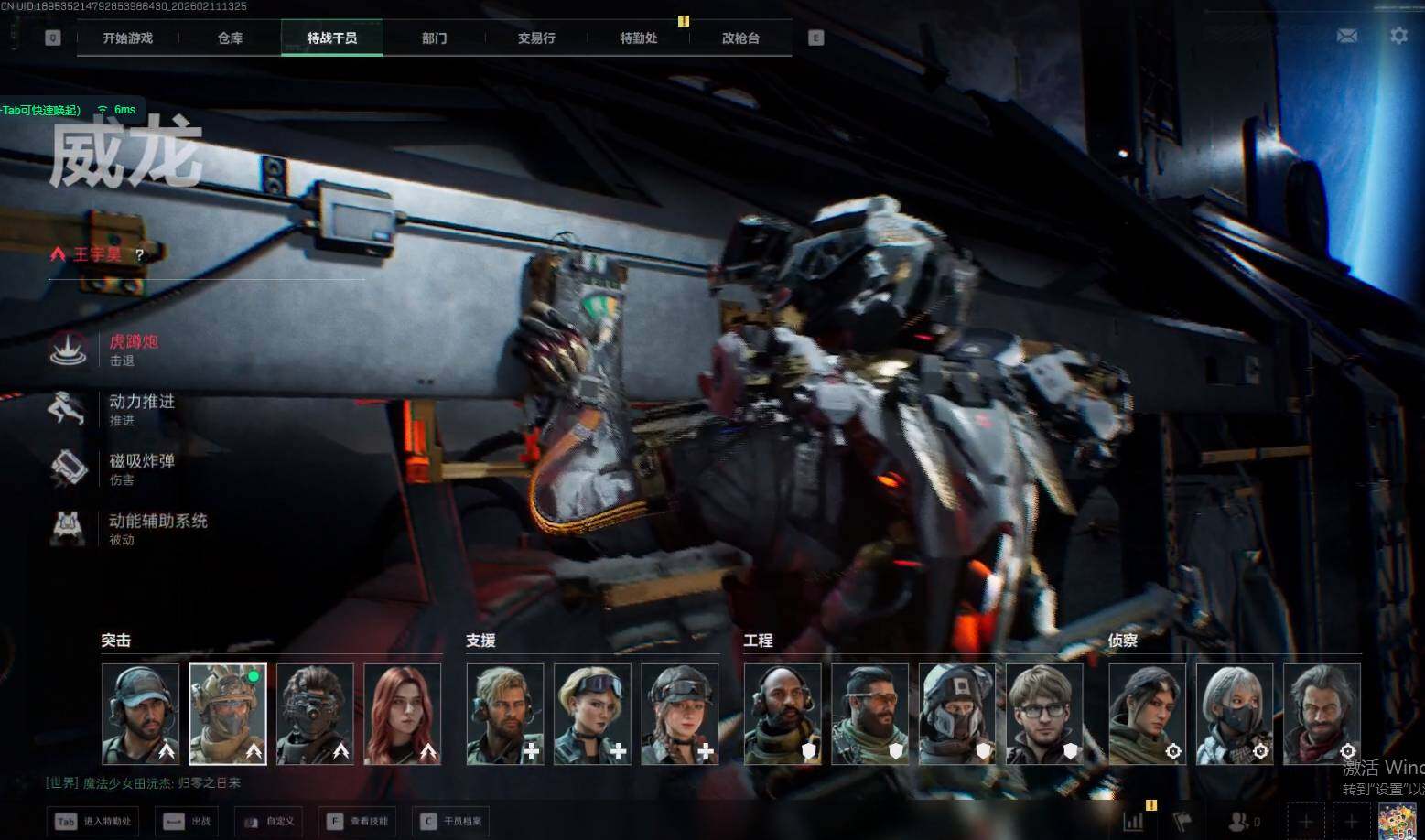1425x840 pixels.
Task: Choose the 动能辅助系统 passive skill
Action: [x=157, y=528]
